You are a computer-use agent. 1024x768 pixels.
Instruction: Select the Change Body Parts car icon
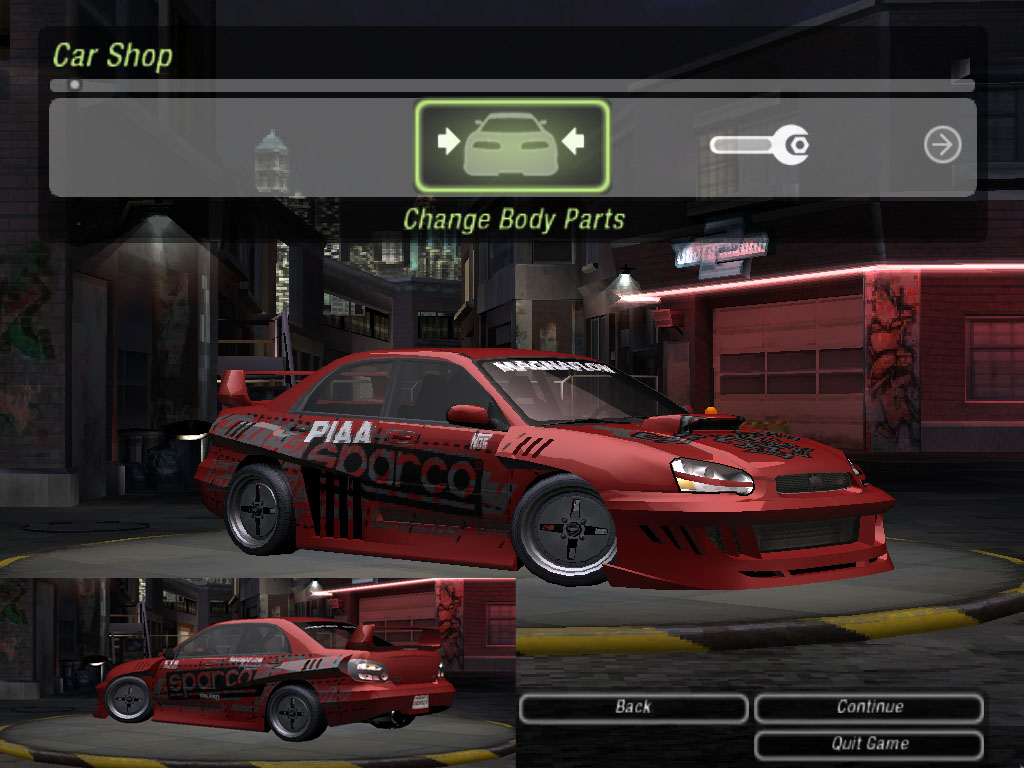click(x=511, y=146)
